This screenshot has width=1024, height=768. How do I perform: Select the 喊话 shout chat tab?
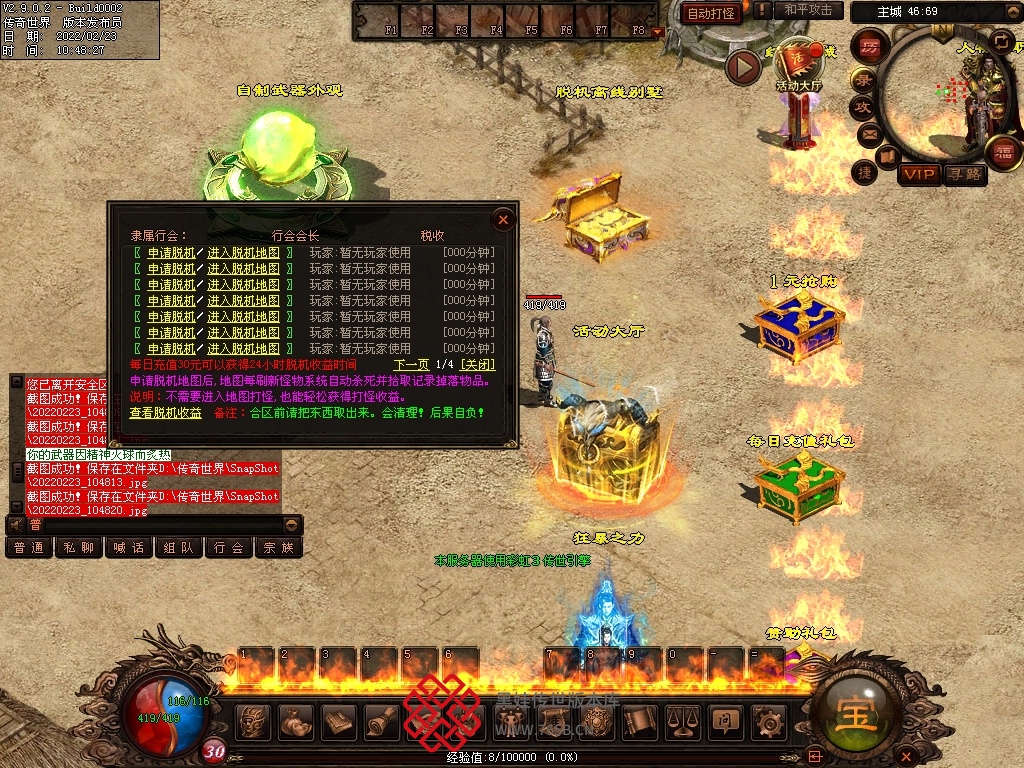pos(130,548)
